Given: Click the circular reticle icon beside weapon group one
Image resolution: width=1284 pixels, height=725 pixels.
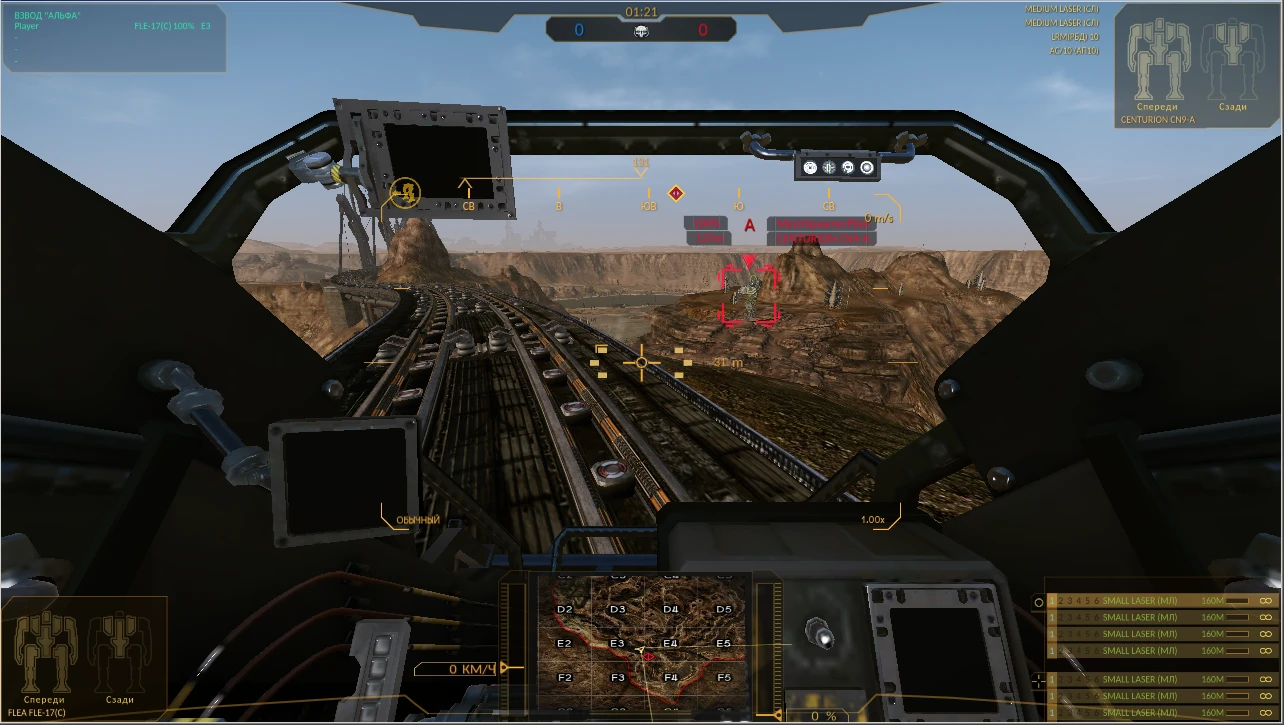Looking at the screenshot, I should point(1038,601).
